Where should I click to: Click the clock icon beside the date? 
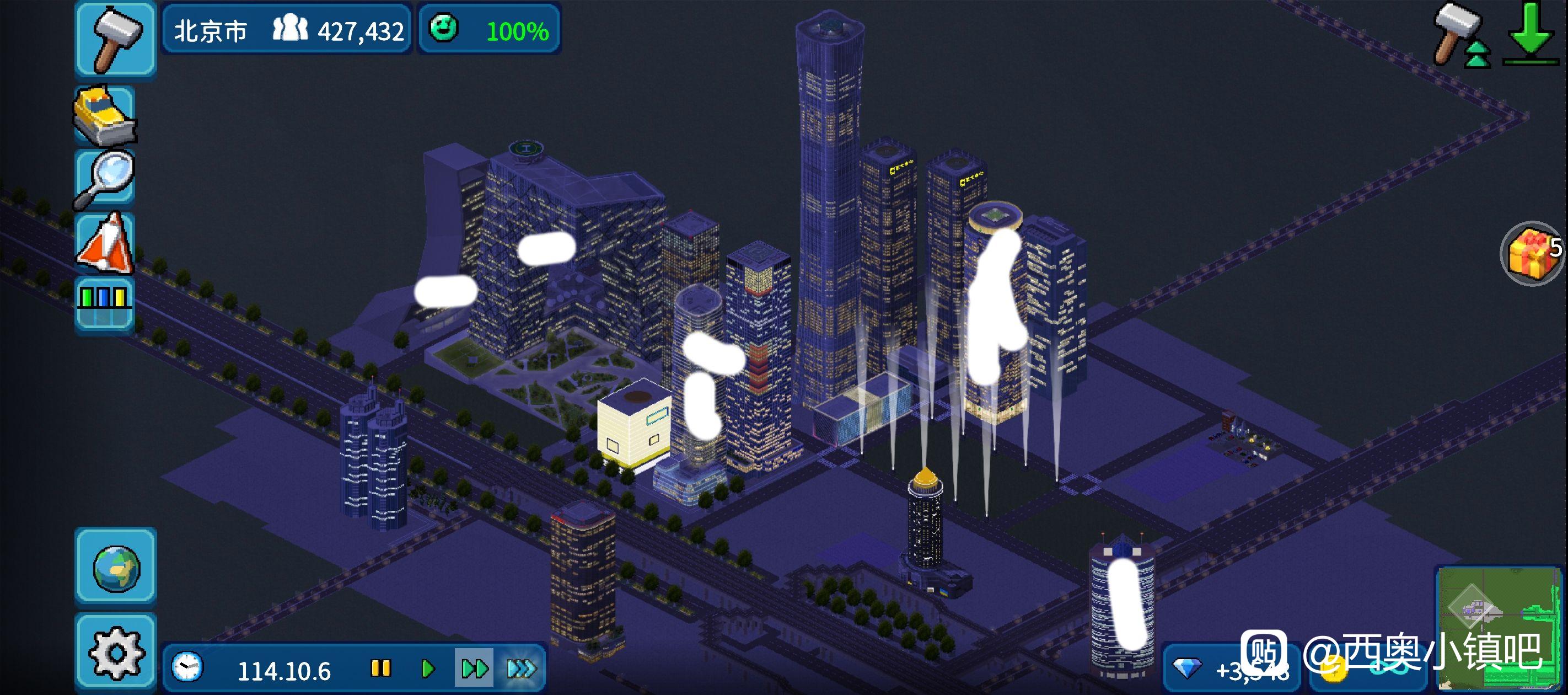[187, 667]
